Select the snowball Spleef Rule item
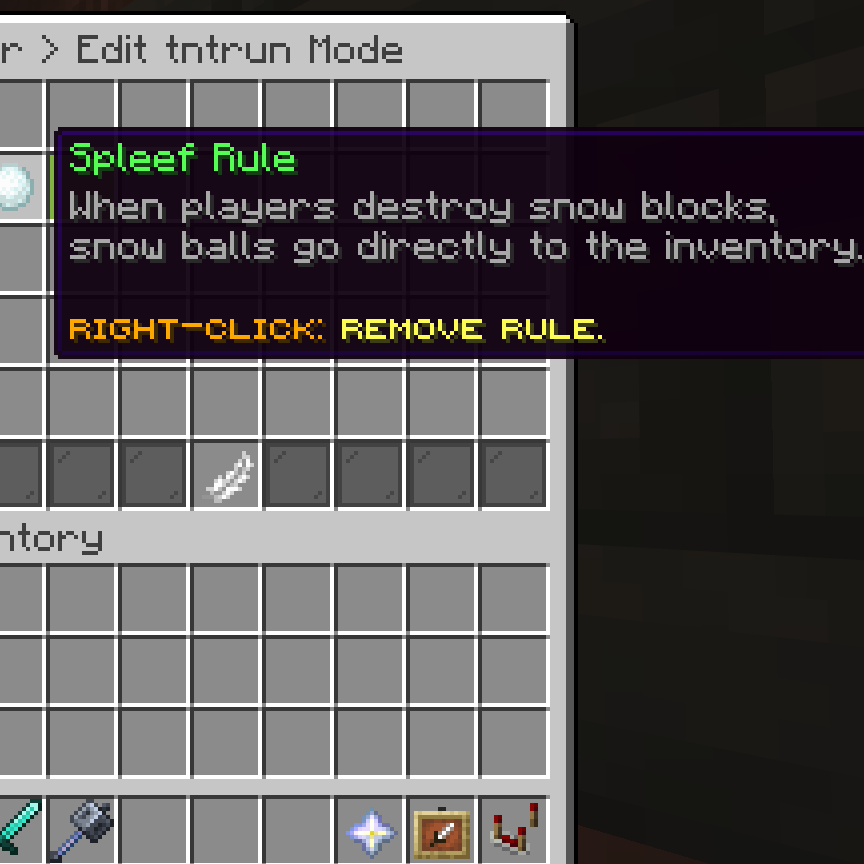This screenshot has width=864, height=864. 14,188
